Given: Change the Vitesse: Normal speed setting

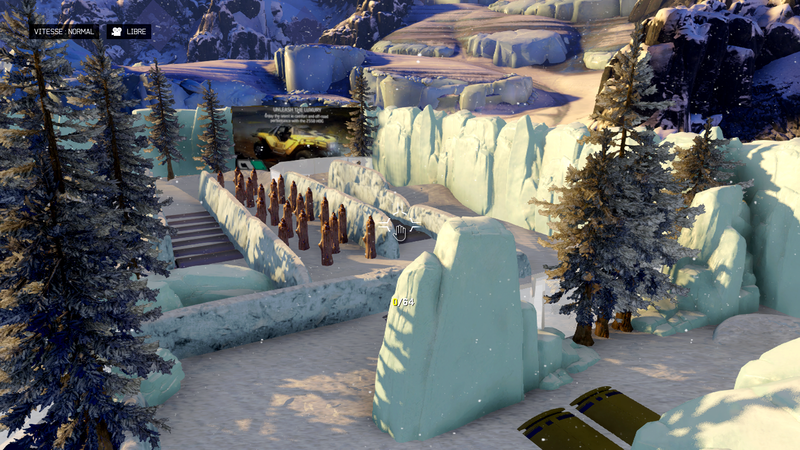Looking at the screenshot, I should point(64,32).
